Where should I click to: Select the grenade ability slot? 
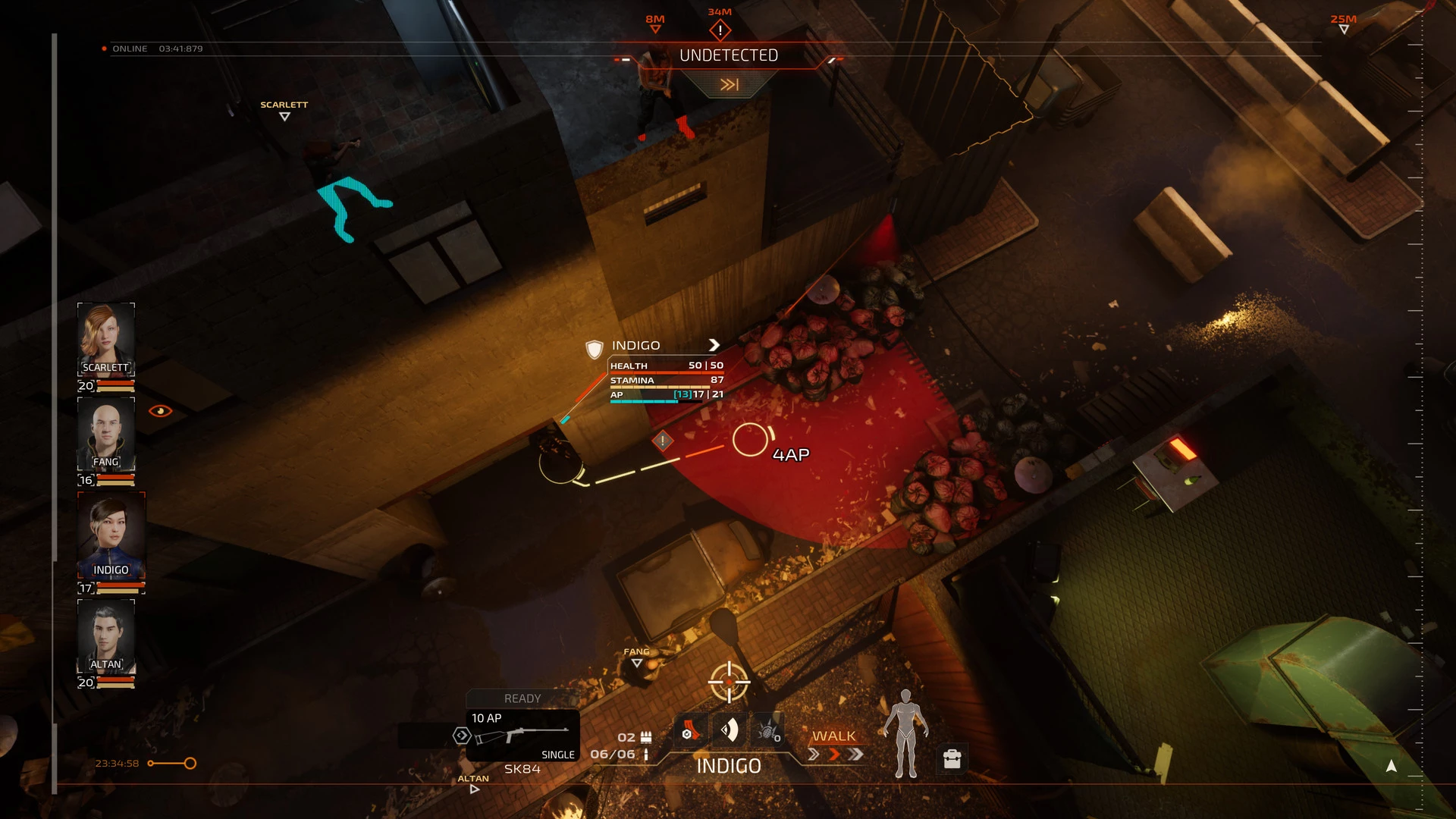coord(767,732)
